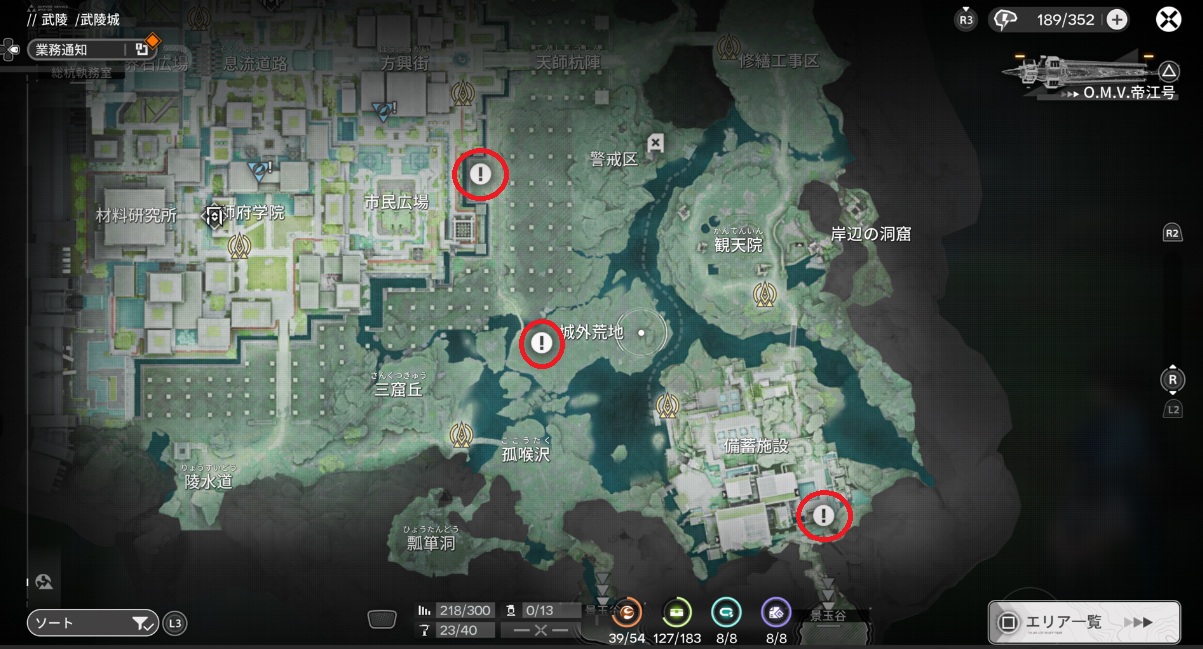Select the blue quest marker under 方興街
This screenshot has height=649, width=1203.
pos(382,110)
